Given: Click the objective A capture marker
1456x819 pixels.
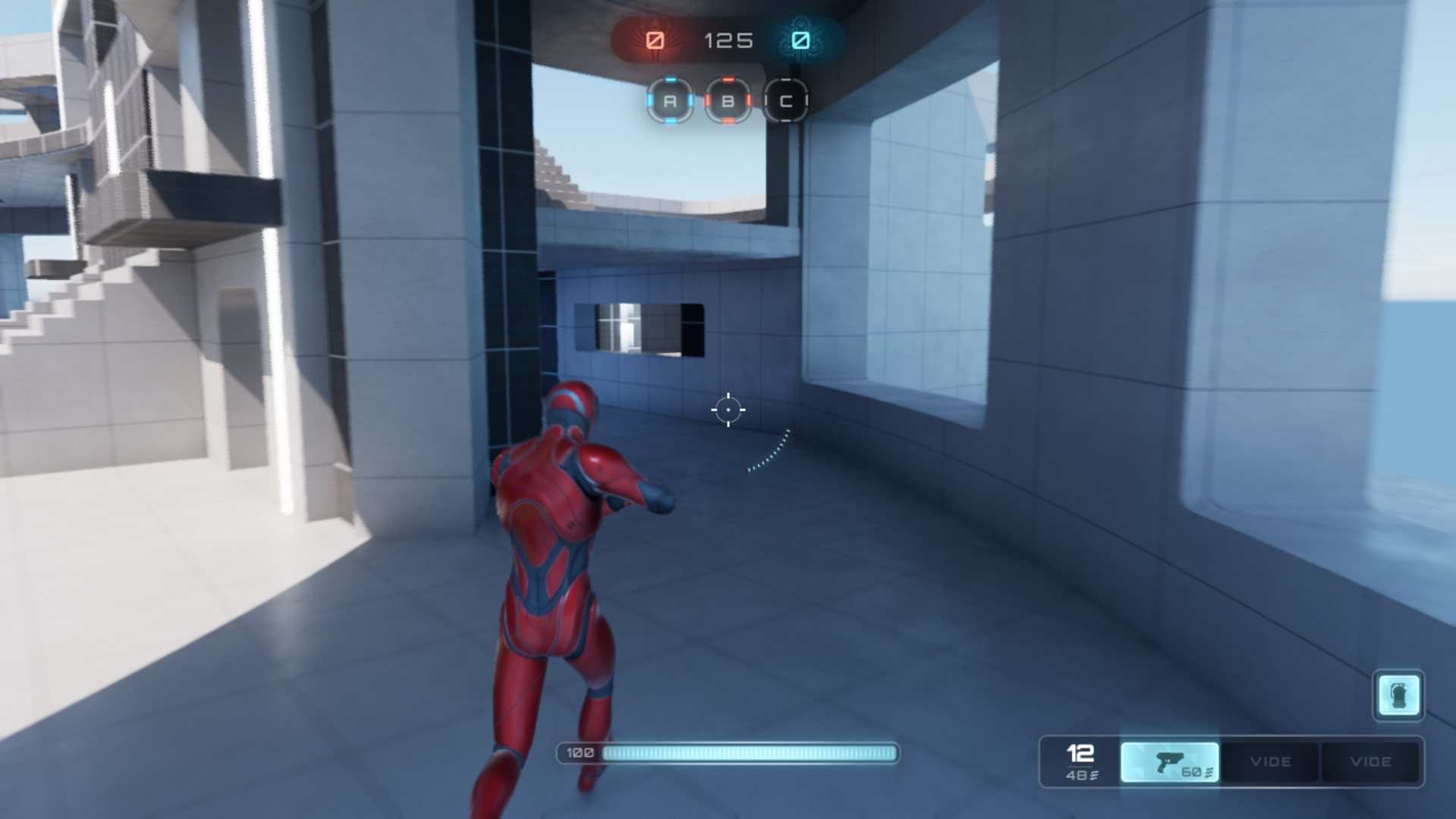Looking at the screenshot, I should [x=669, y=99].
